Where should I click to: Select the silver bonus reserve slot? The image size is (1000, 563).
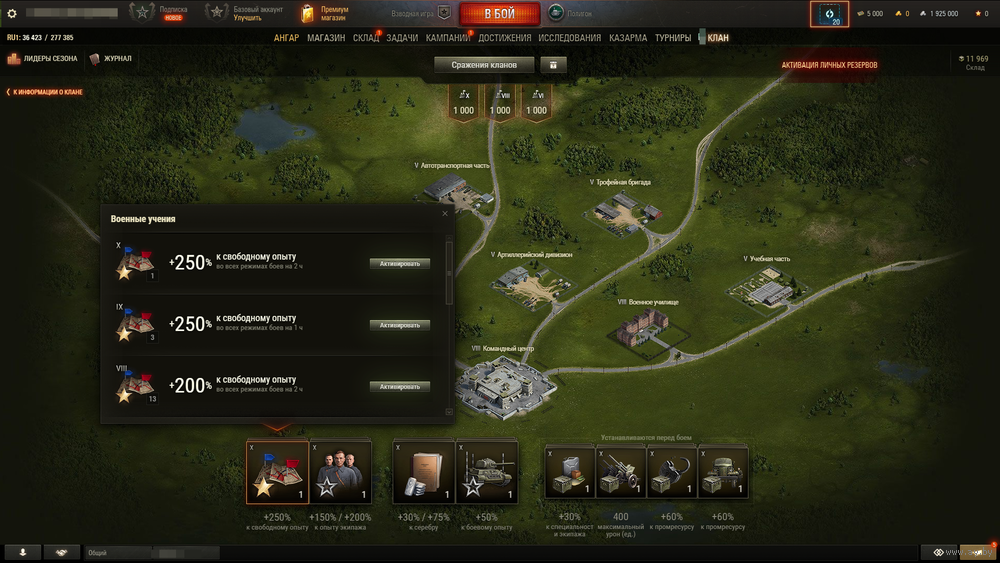(x=424, y=472)
